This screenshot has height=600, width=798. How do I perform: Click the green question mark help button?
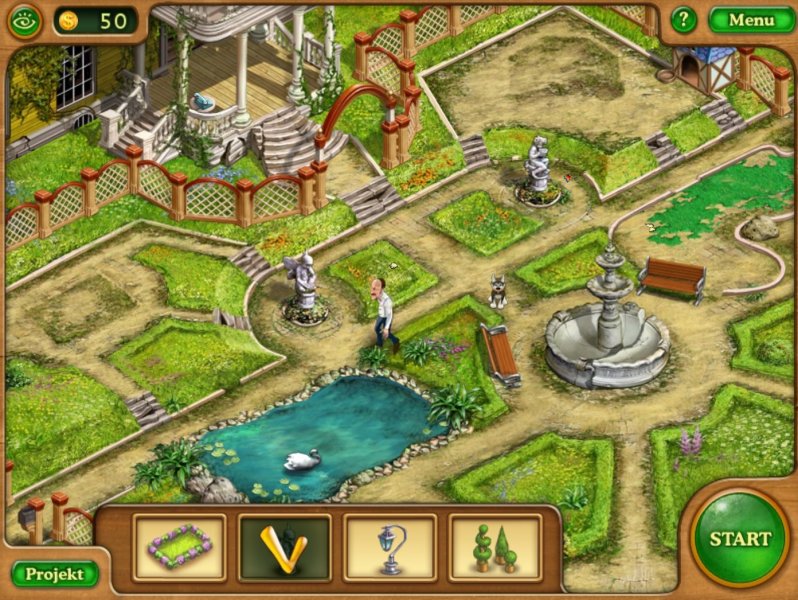pyautogui.click(x=683, y=20)
